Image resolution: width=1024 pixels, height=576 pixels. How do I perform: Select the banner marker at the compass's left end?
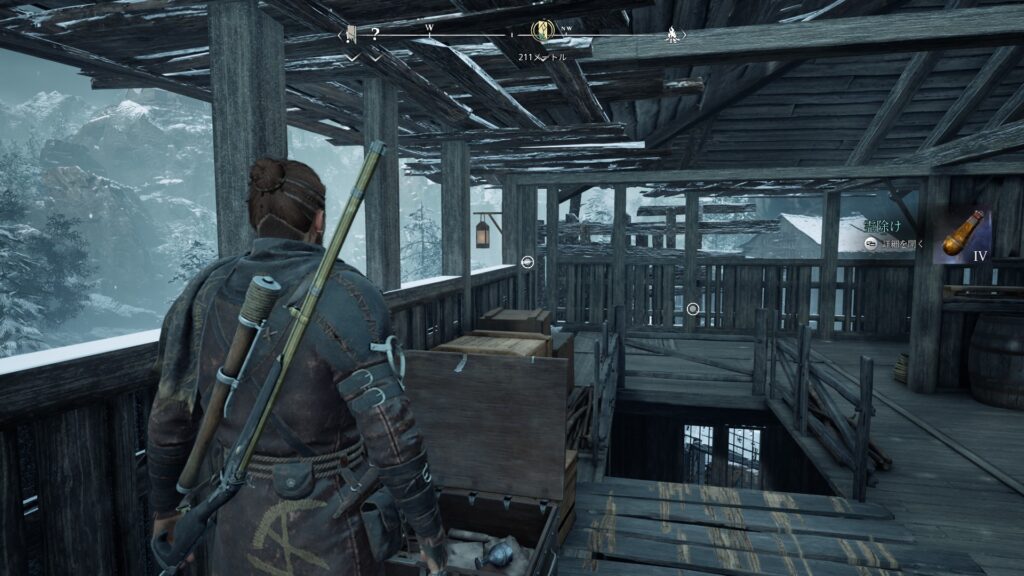point(351,33)
